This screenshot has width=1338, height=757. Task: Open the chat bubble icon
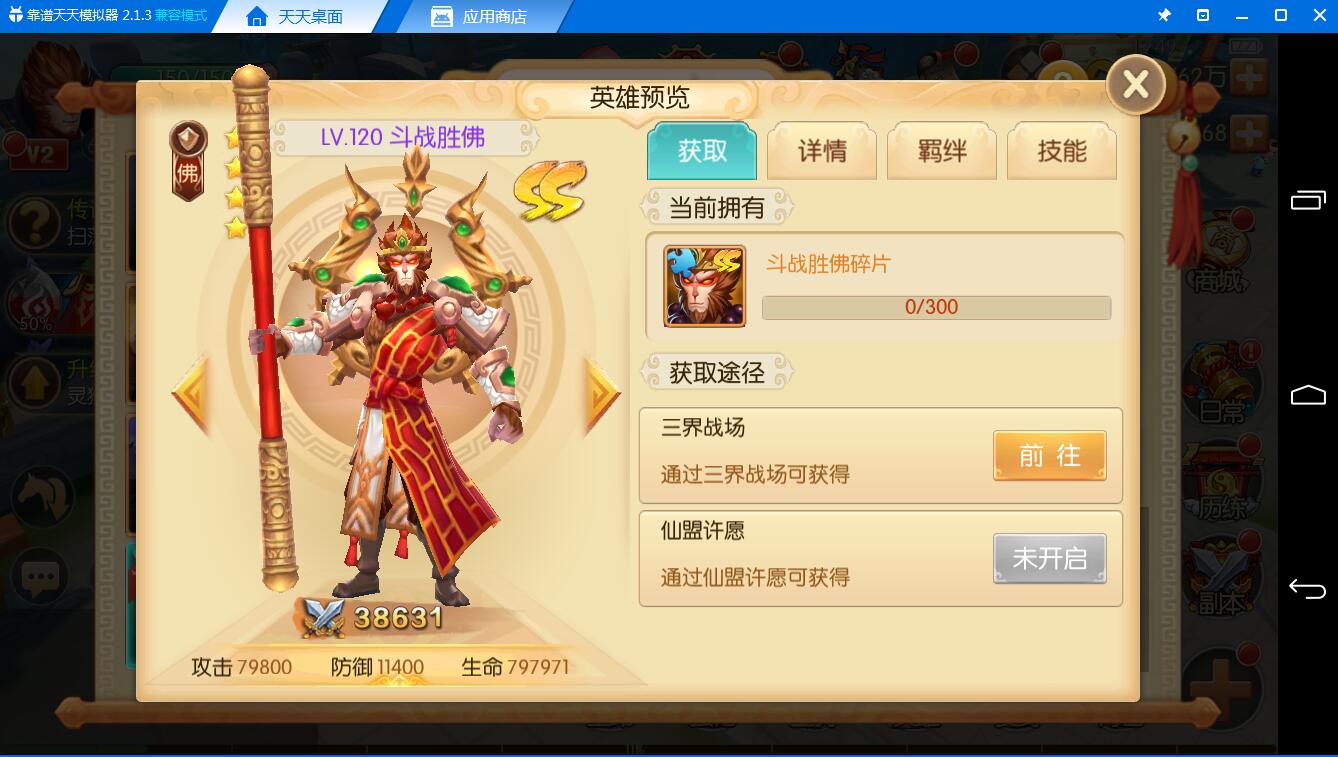(39, 577)
